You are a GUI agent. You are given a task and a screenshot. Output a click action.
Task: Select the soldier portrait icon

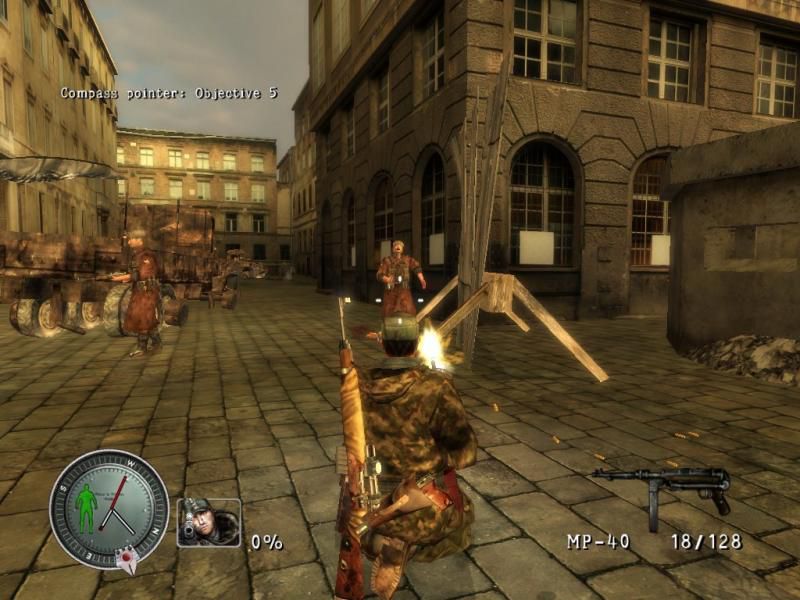point(209,522)
